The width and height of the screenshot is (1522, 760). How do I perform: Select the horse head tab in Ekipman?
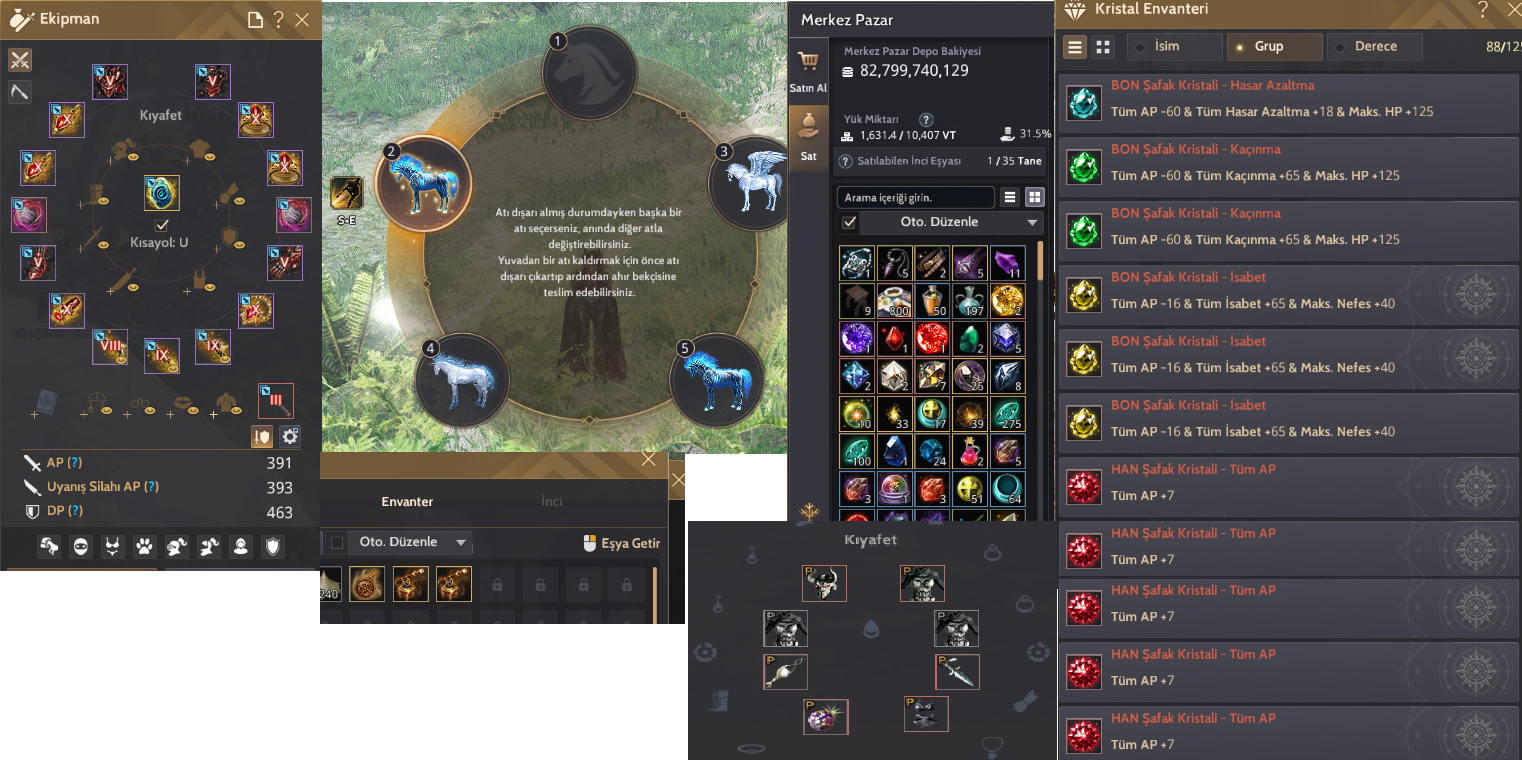tap(49, 547)
